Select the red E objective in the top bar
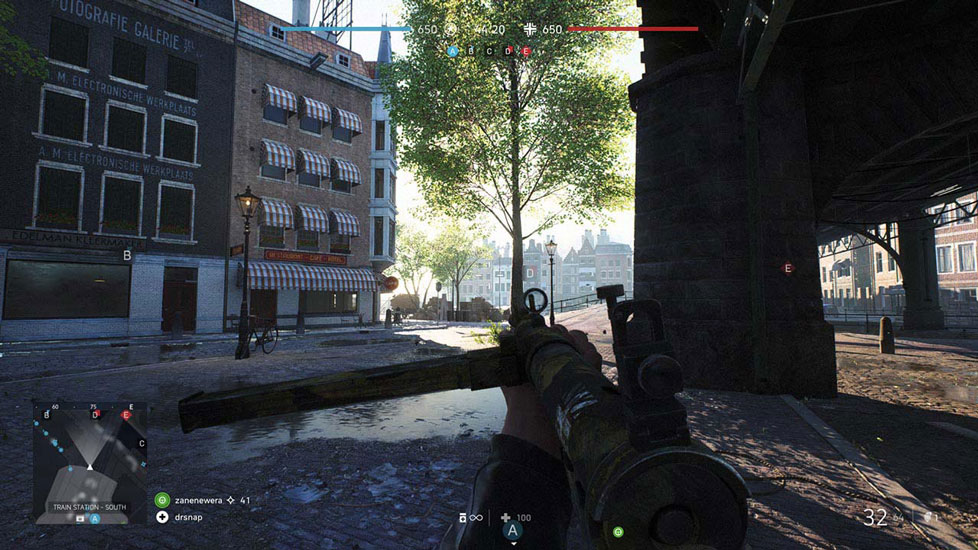The width and height of the screenshot is (978, 550). tap(526, 50)
